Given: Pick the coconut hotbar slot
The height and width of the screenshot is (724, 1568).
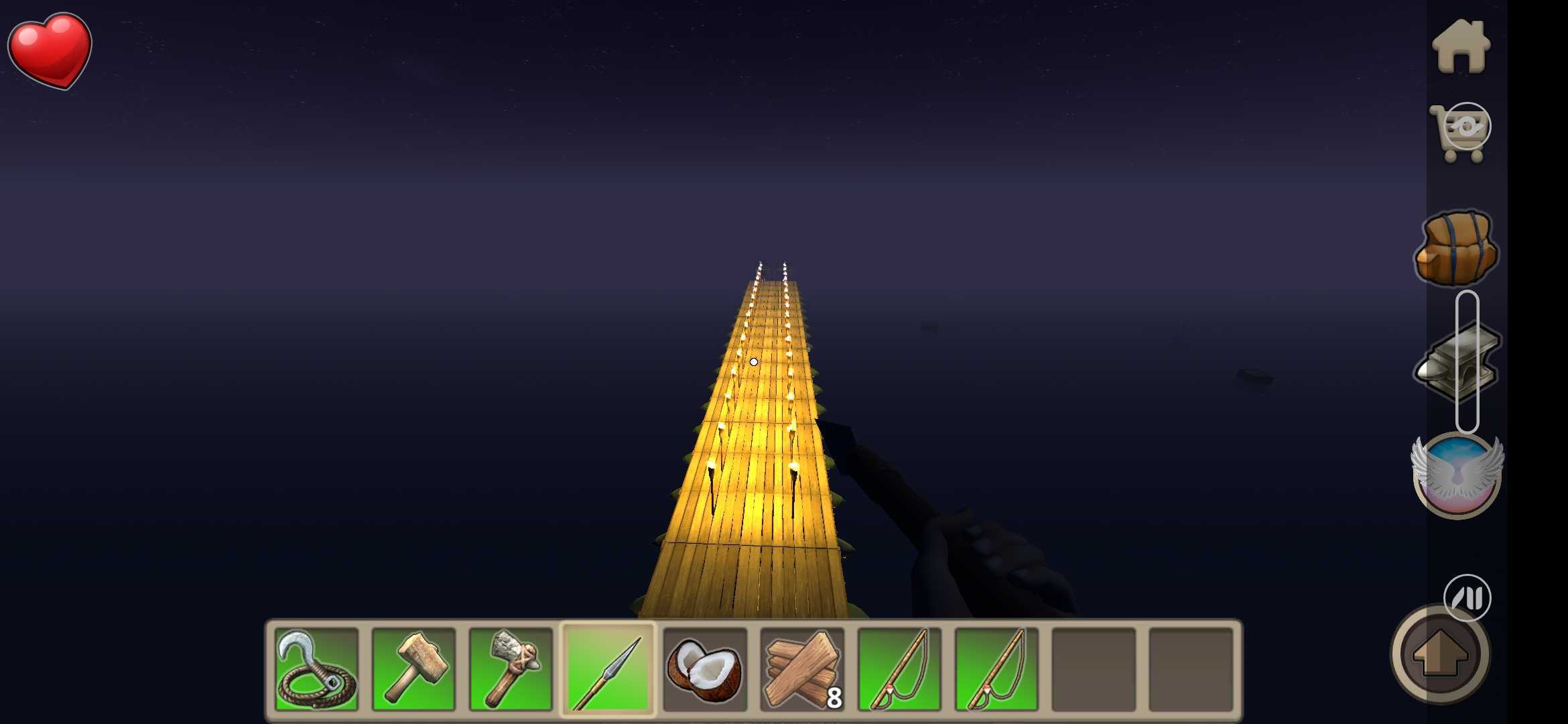Looking at the screenshot, I should point(705,669).
